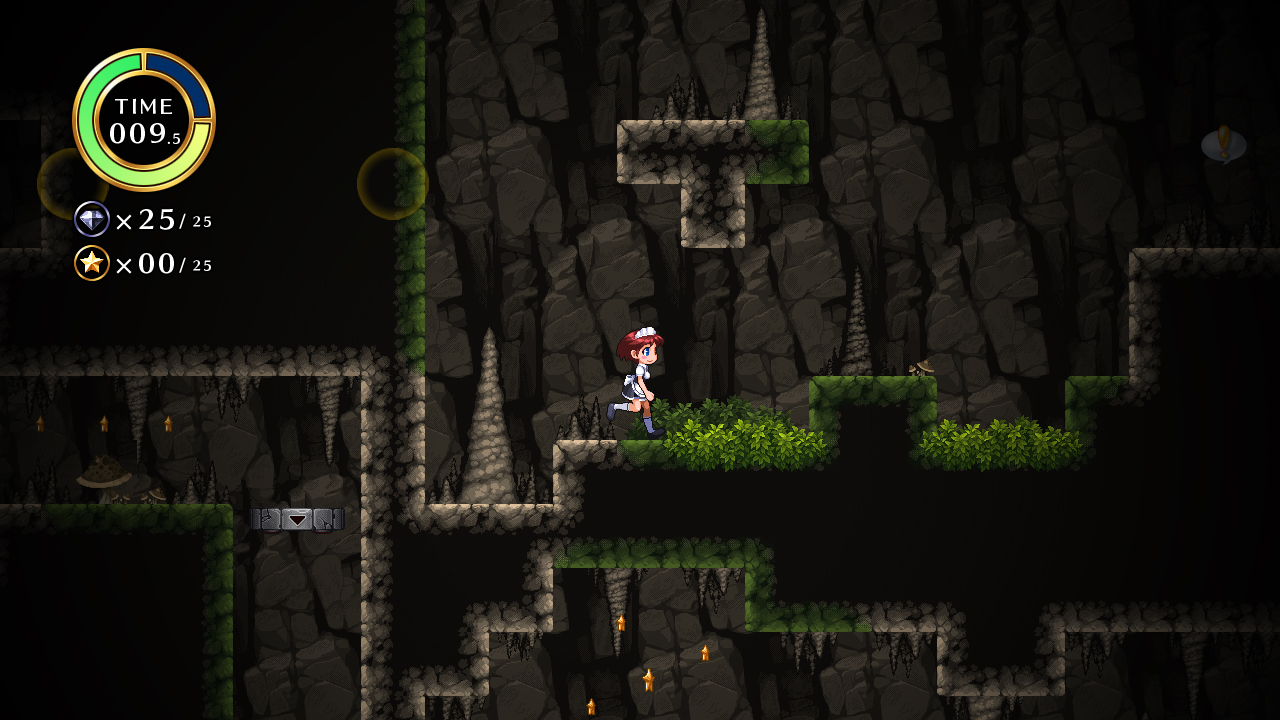The width and height of the screenshot is (1280, 720).
Task: Click the dark red down arrow on the switch
Action: [x=298, y=521]
